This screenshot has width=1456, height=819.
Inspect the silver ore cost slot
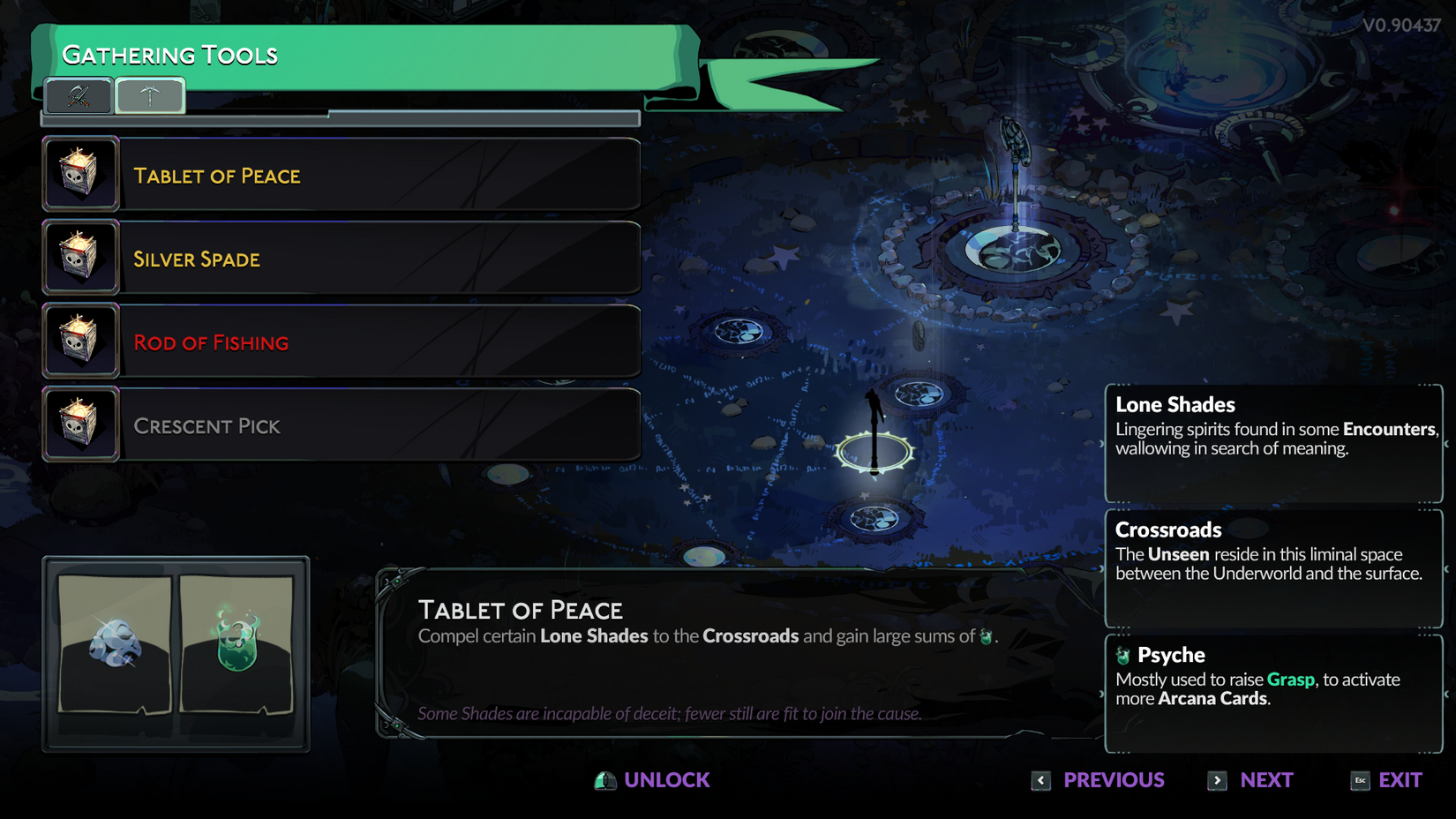tap(115, 644)
